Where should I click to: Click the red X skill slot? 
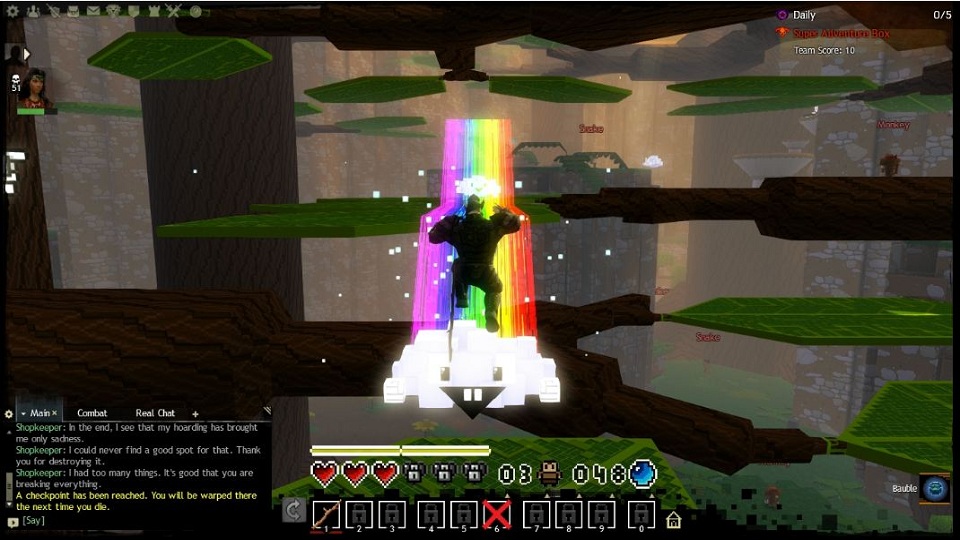click(x=497, y=514)
